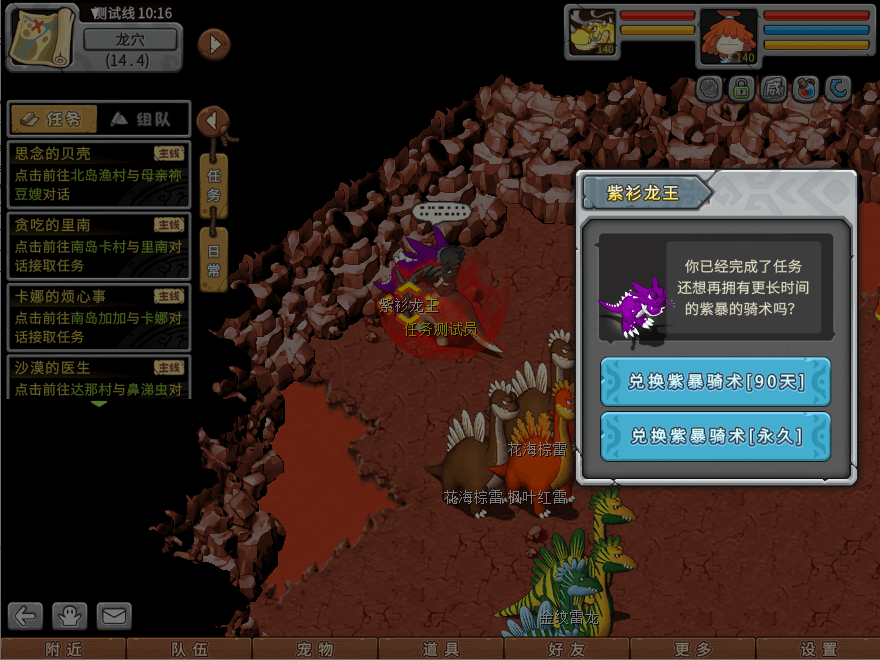The width and height of the screenshot is (880, 660).
Task: Open the 沙漠的医生 quest entry
Action: point(98,378)
